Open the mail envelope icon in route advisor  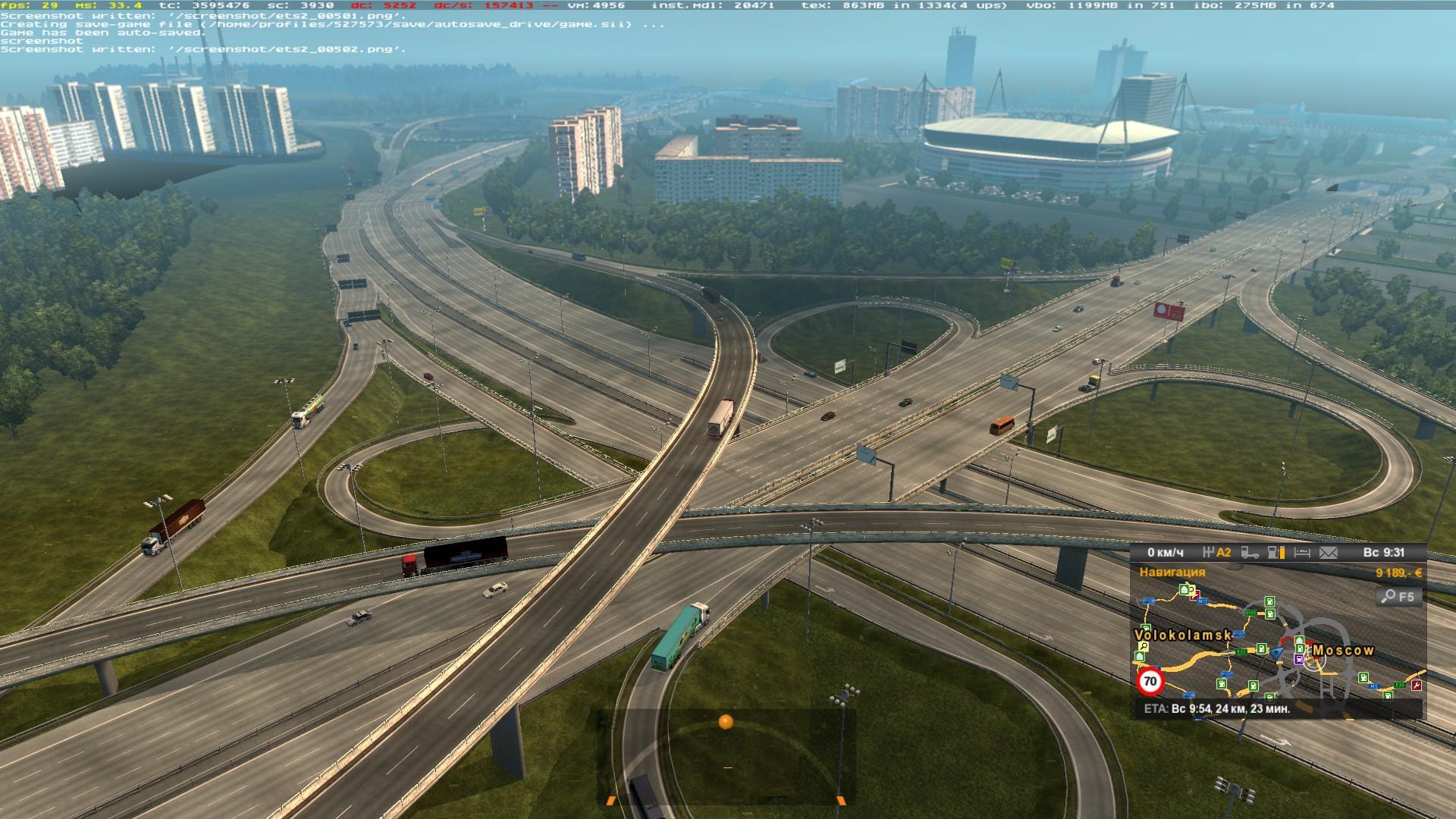1328,553
